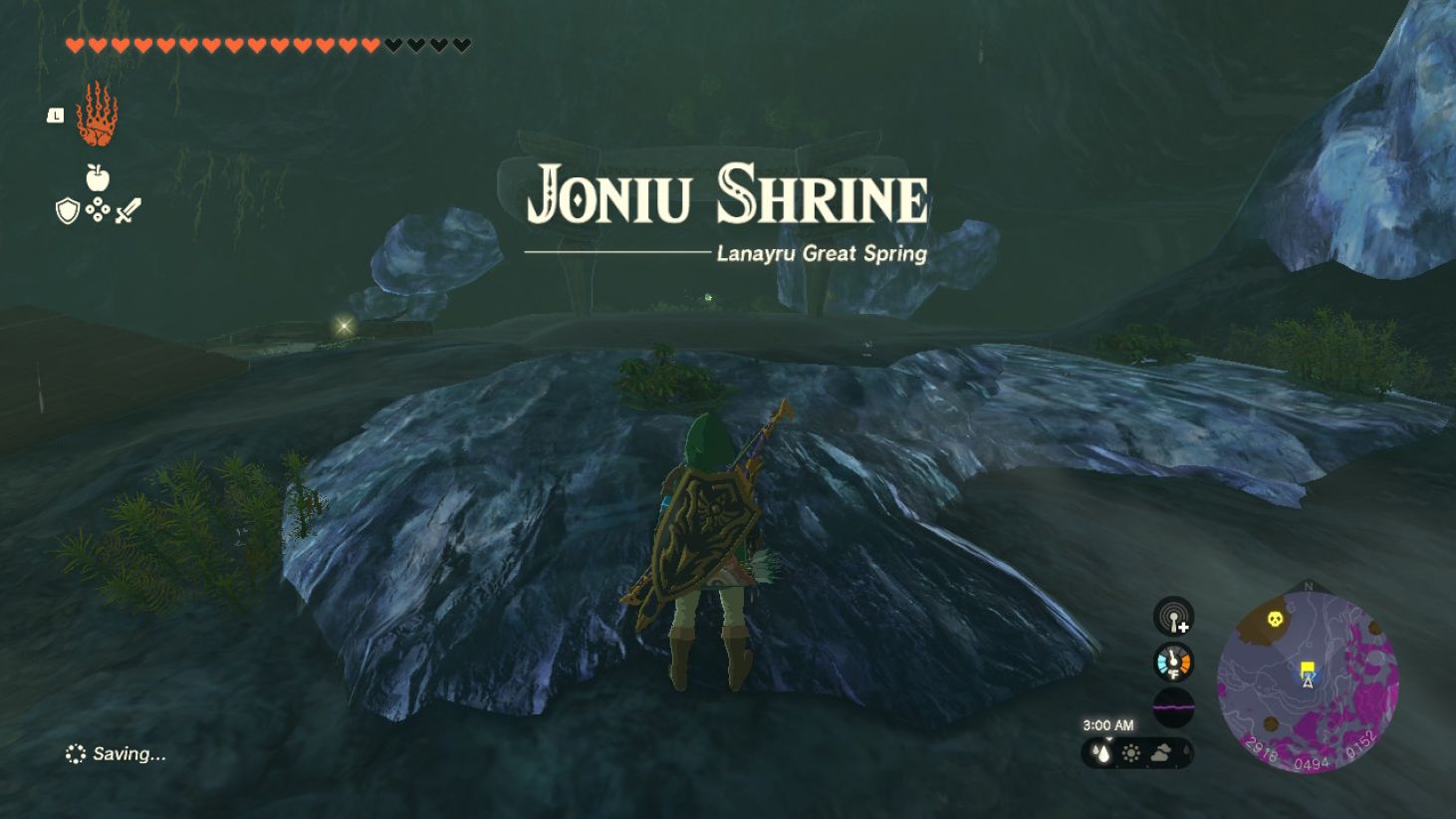Click the waypoint flag on the minimap
Screen dimensions: 1456x819
[1307, 668]
